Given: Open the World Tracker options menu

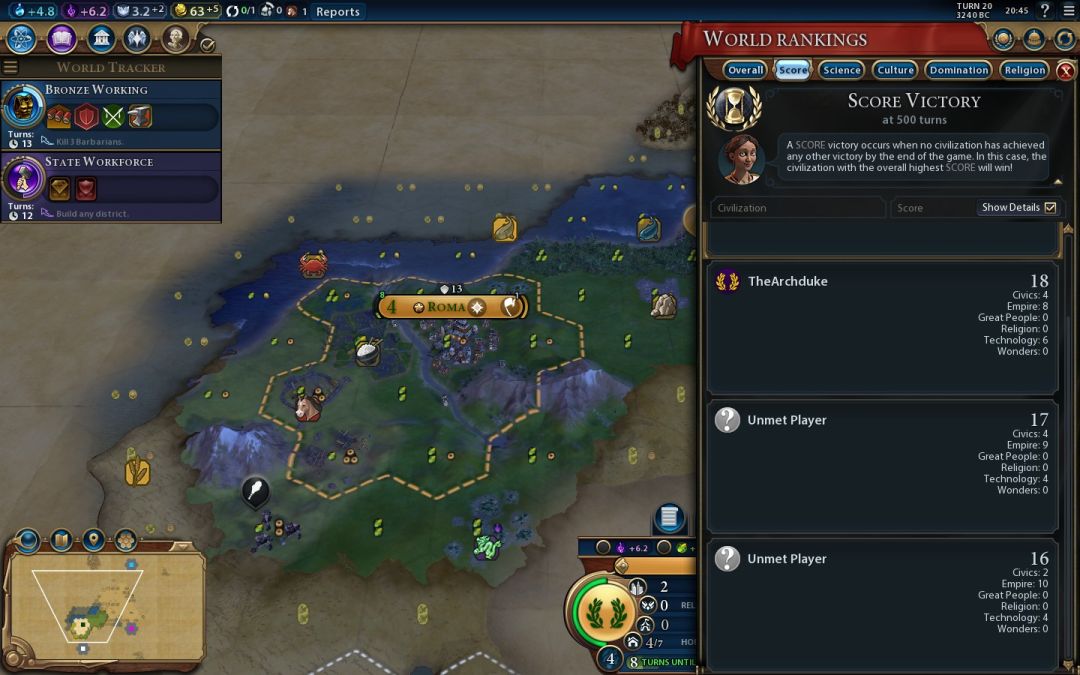Looking at the screenshot, I should (x=11, y=67).
